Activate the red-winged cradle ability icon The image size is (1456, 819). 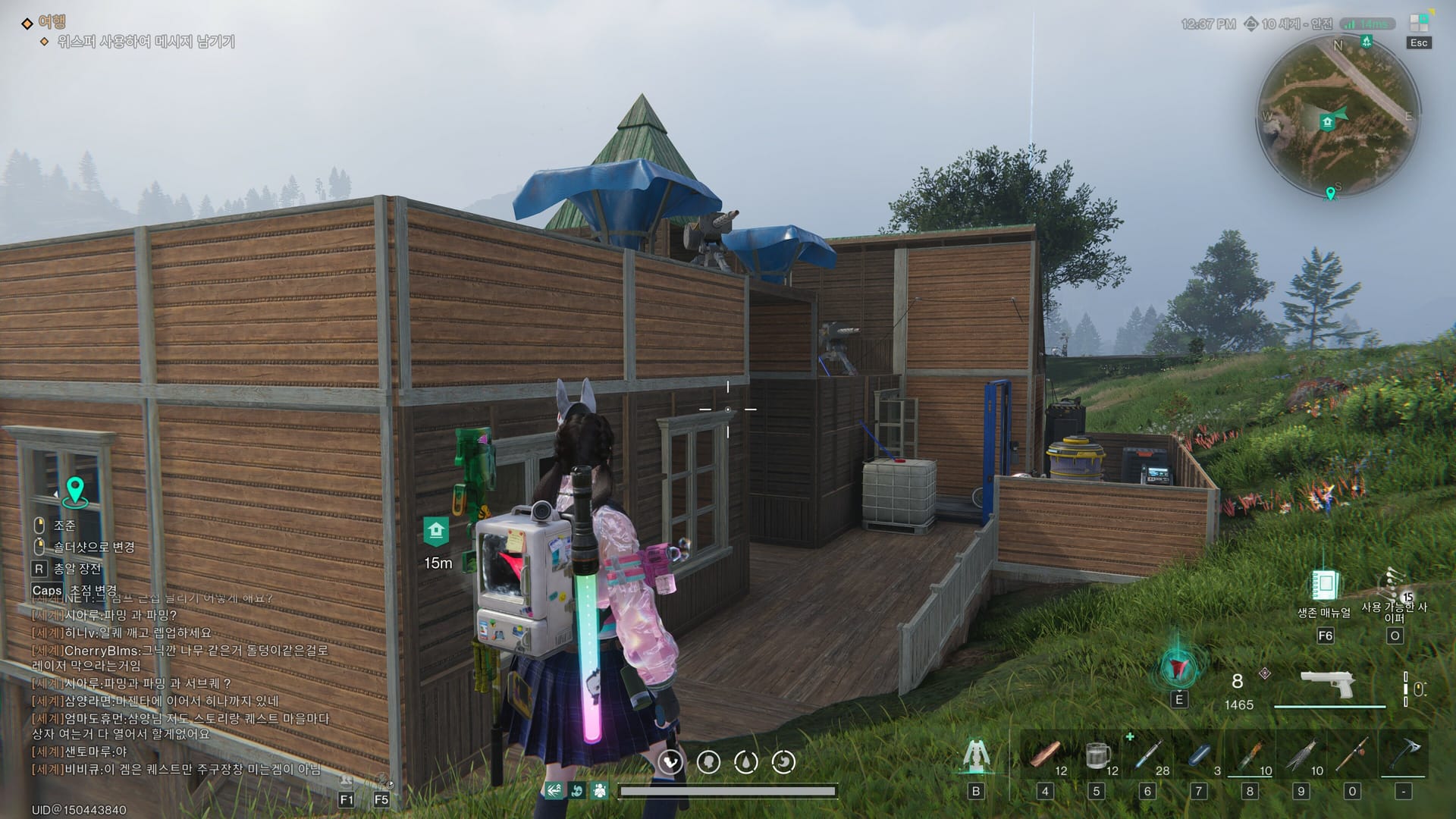click(x=1178, y=668)
